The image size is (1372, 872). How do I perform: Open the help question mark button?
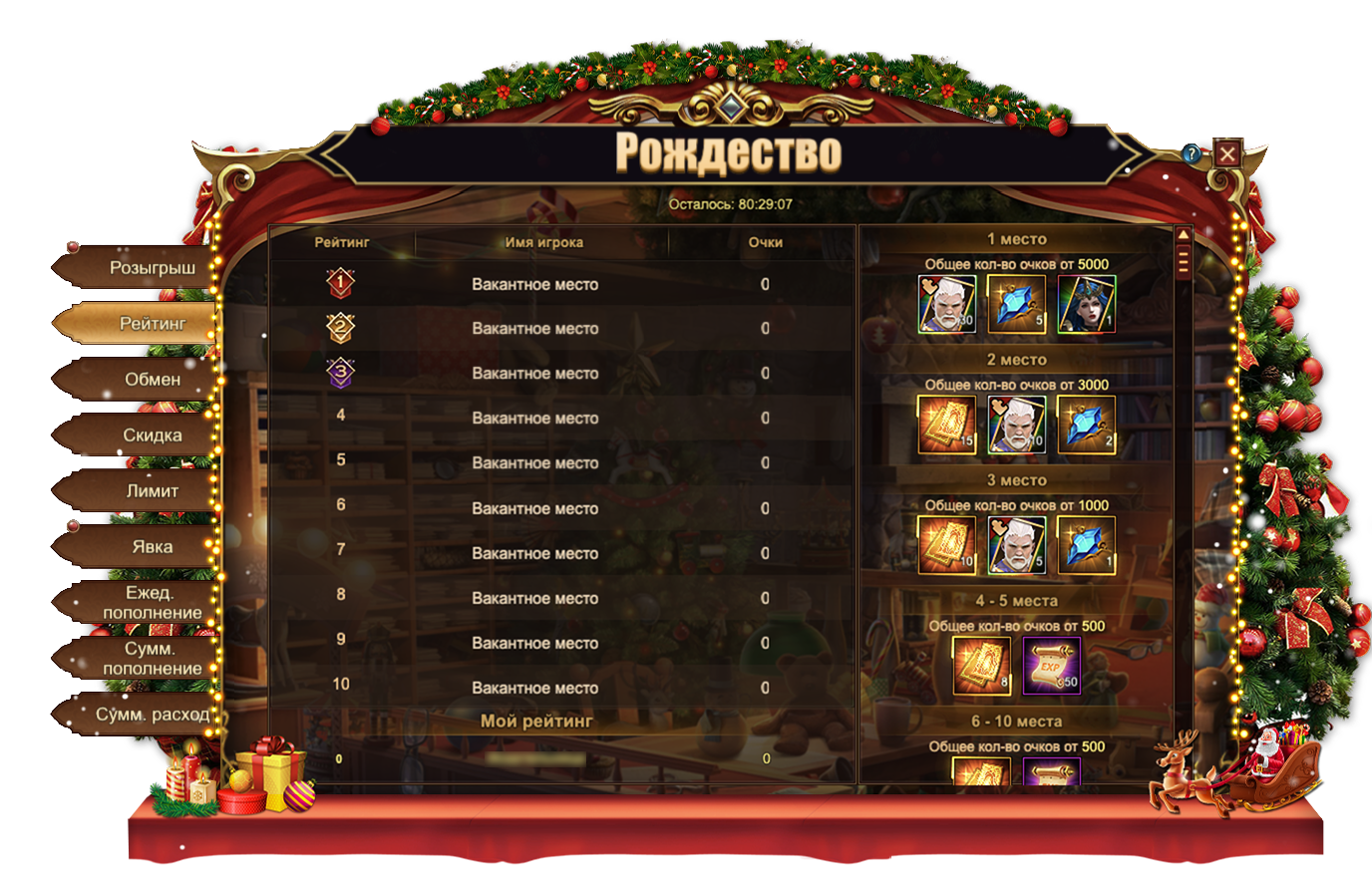(x=1192, y=153)
